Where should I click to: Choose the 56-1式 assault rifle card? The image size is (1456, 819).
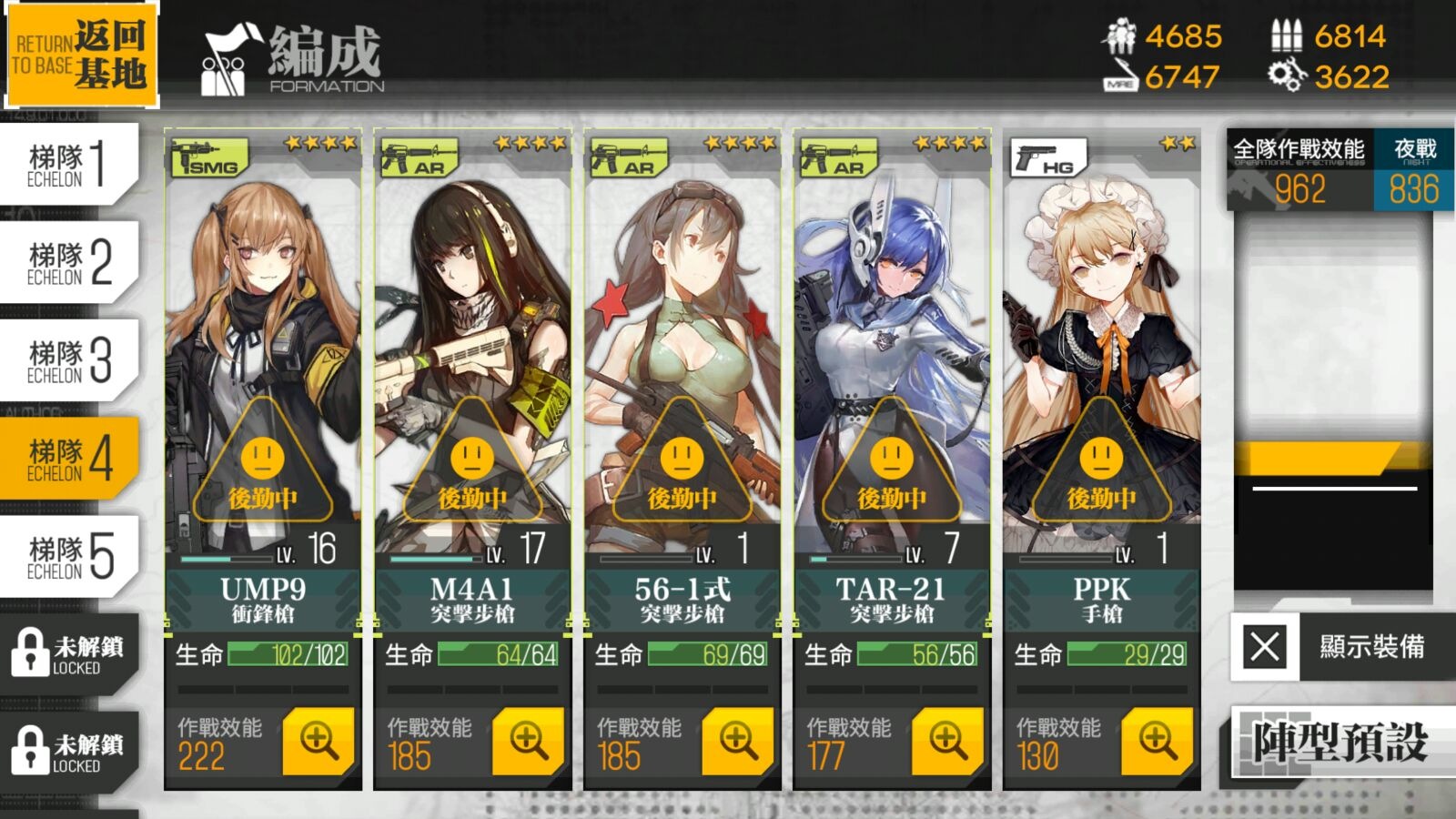coord(682,364)
